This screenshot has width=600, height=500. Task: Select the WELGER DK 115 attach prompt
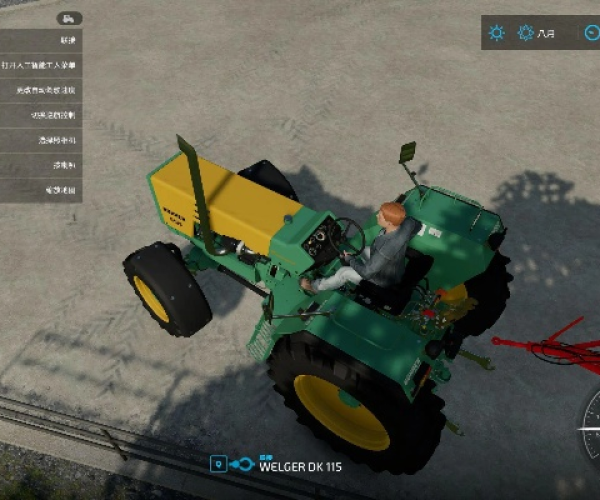[x=290, y=465]
